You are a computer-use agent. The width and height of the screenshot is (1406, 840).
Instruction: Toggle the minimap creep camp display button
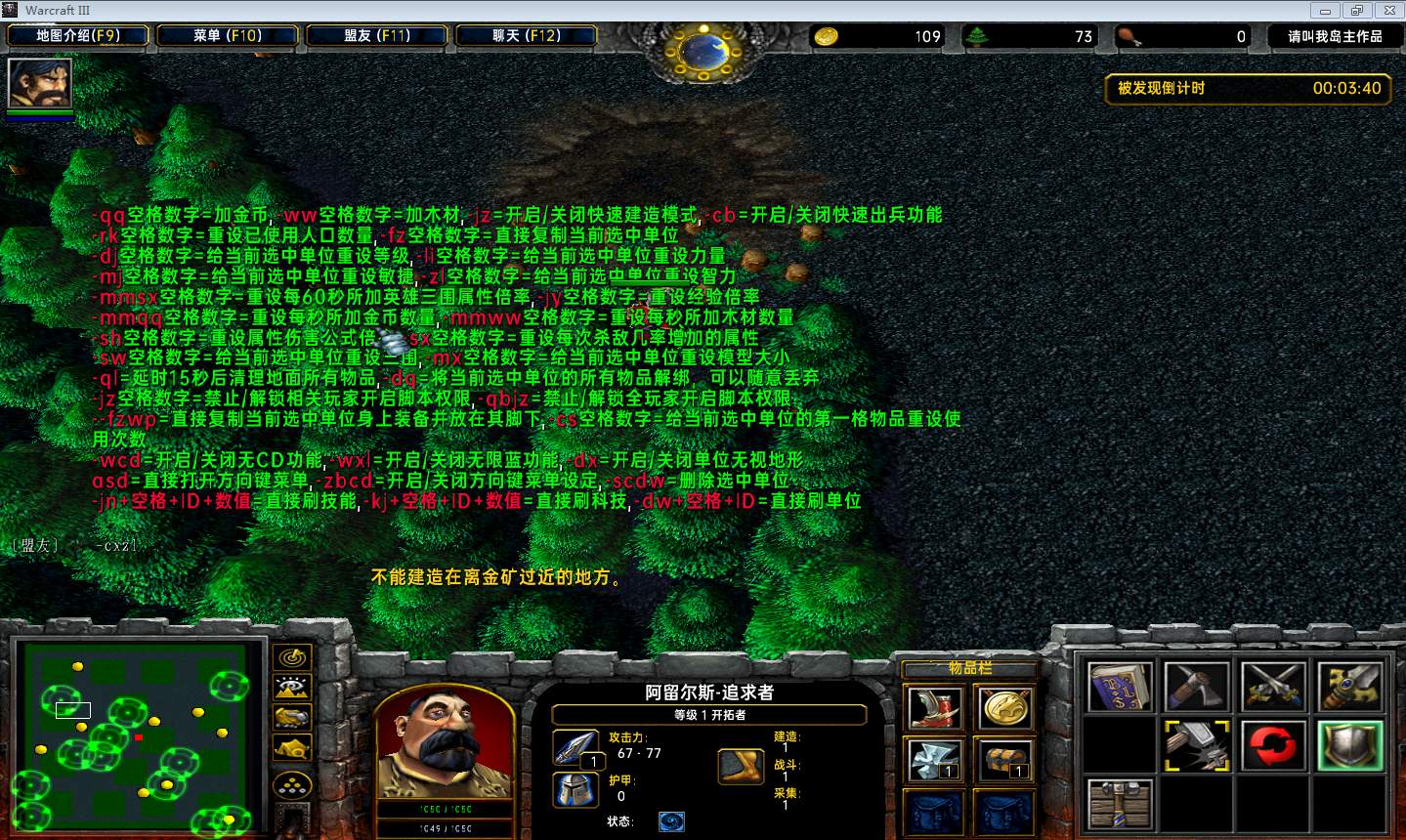[x=292, y=748]
